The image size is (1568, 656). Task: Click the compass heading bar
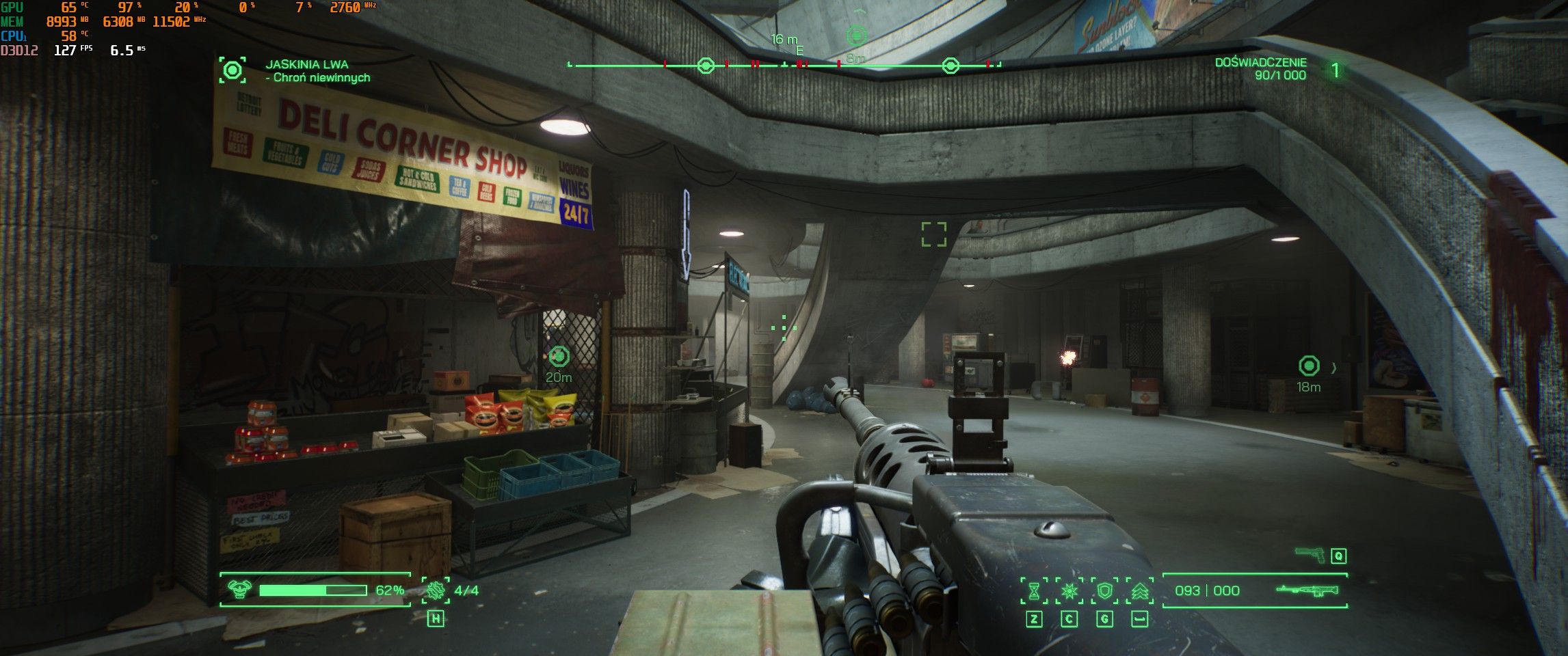click(784, 66)
